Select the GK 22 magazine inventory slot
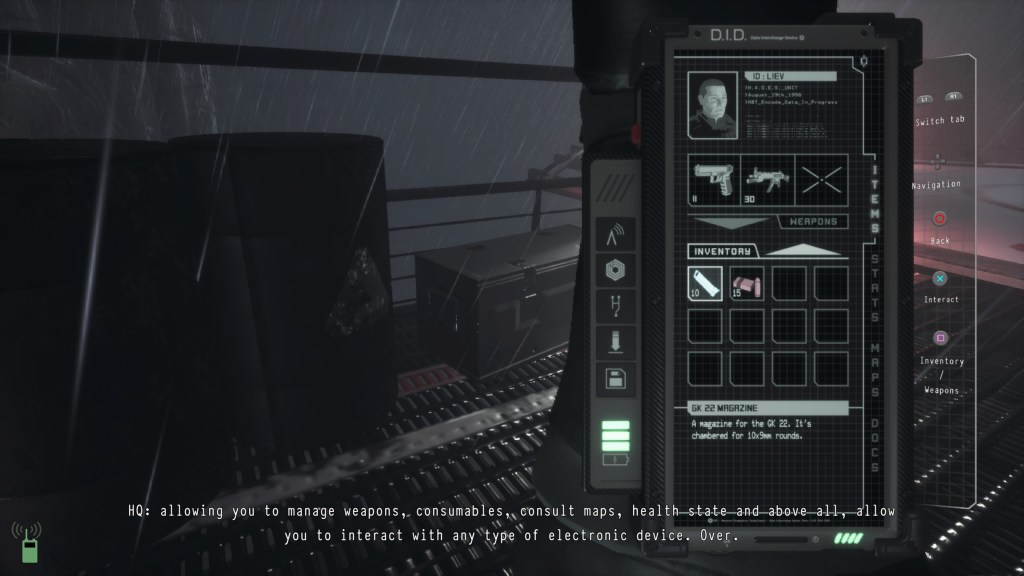 (x=707, y=284)
